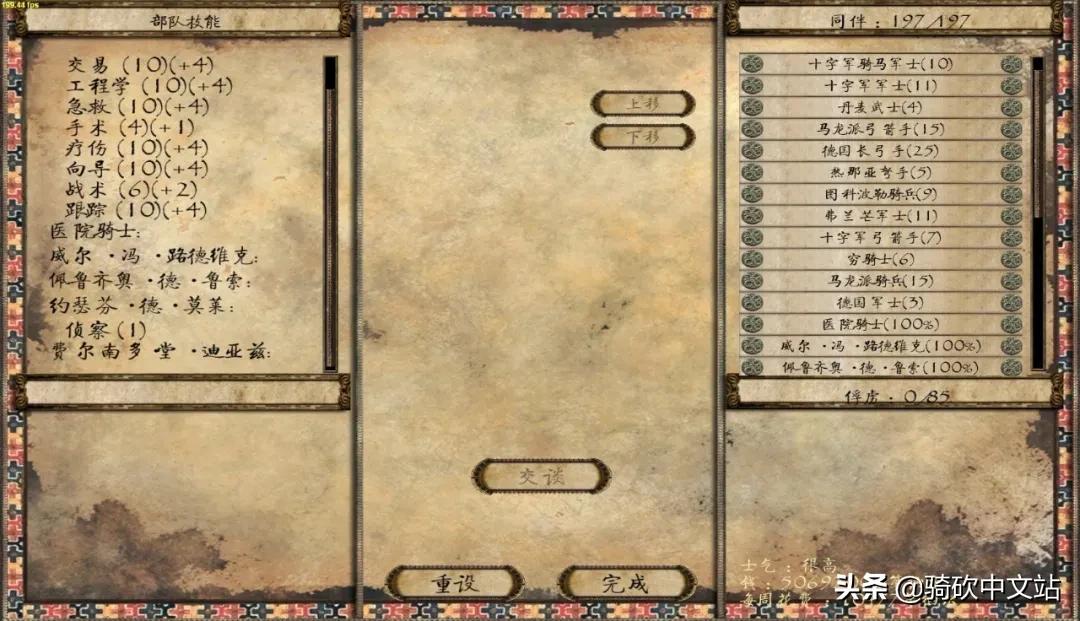Click the party skills panel scrollbar
The width and height of the screenshot is (1080, 621).
[x=330, y=212]
